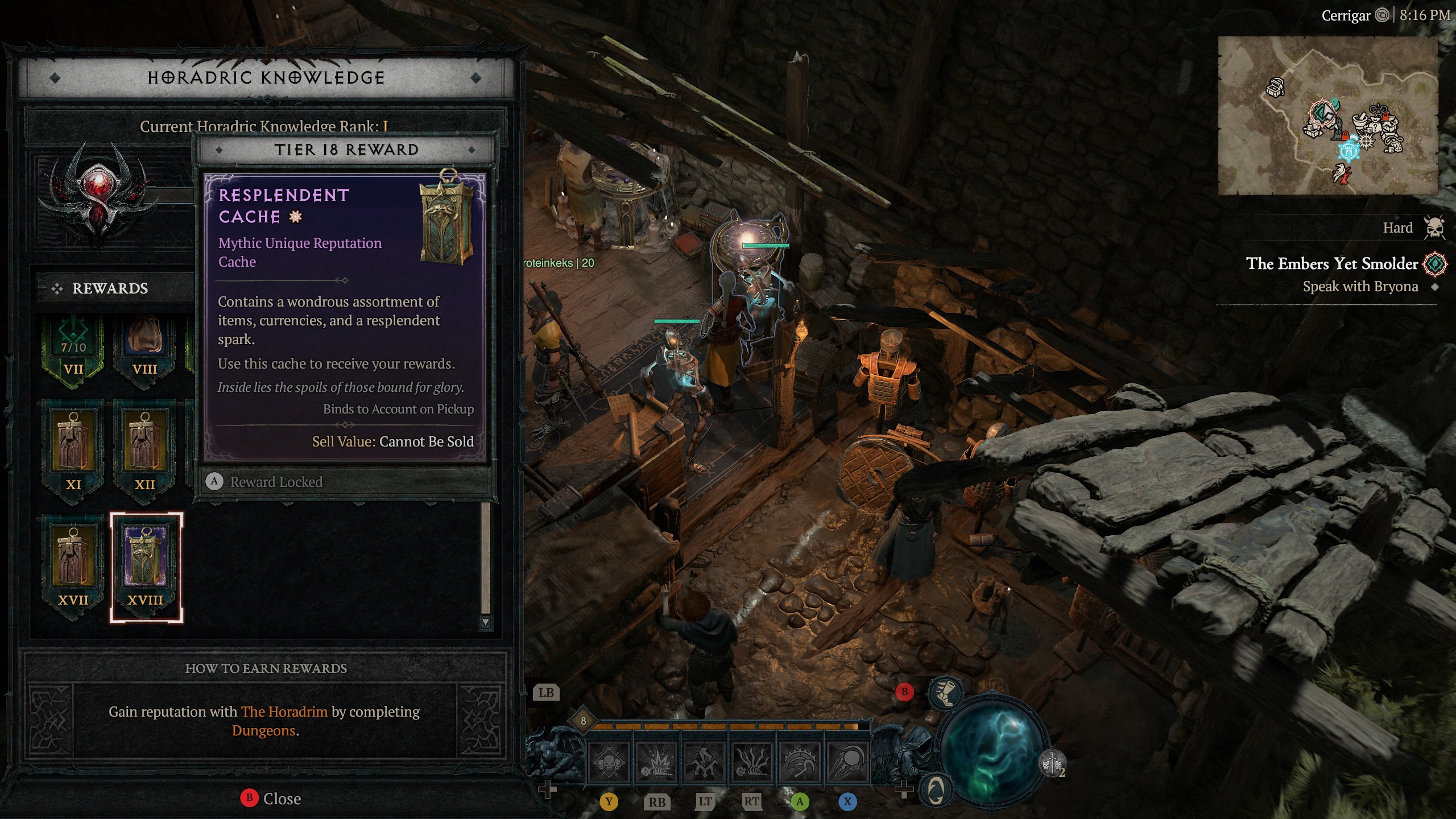Click the Reward Locked button
The width and height of the screenshot is (1456, 819).
(x=276, y=481)
